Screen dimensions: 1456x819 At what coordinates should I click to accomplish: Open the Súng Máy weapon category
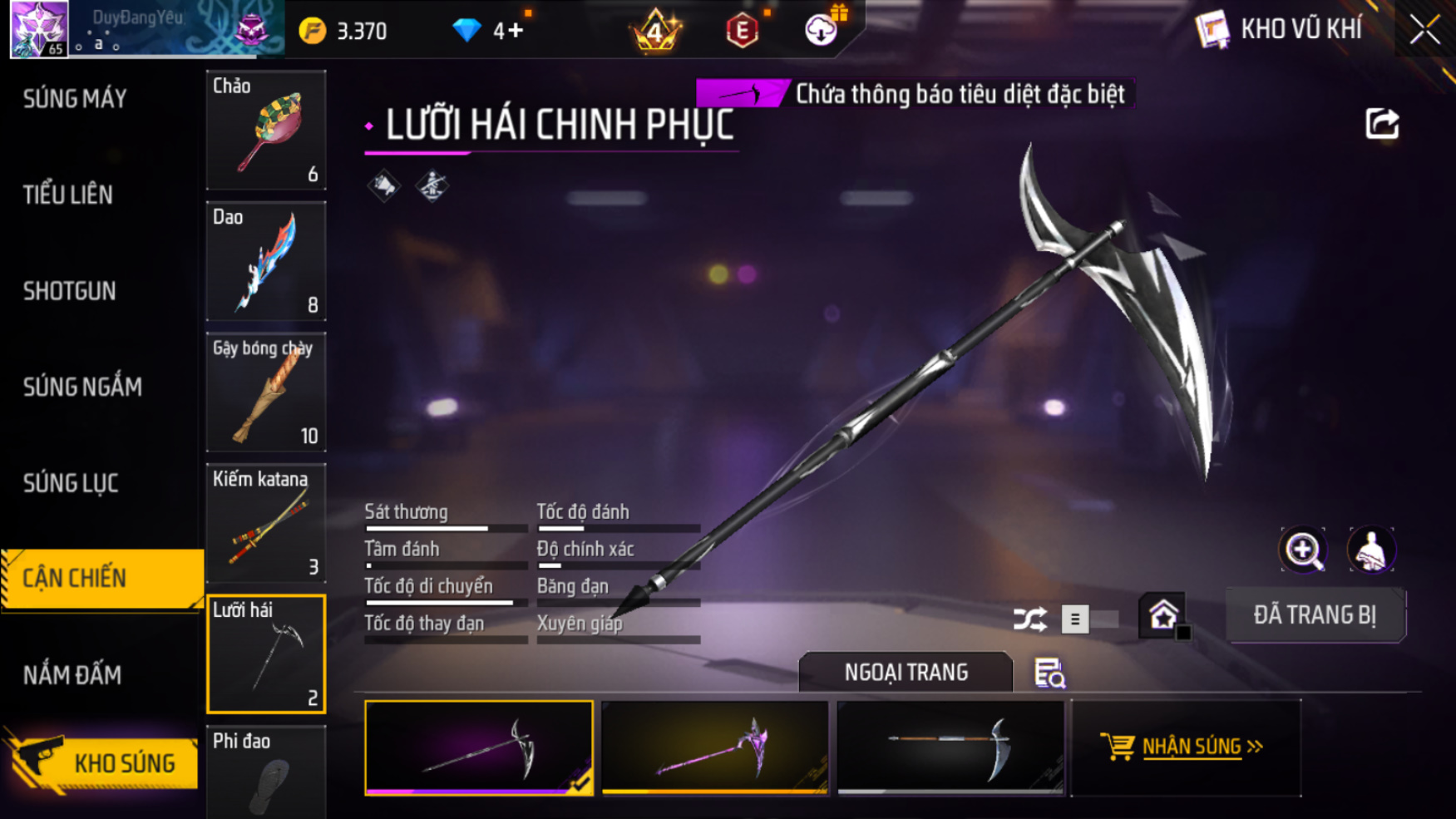[x=75, y=99]
